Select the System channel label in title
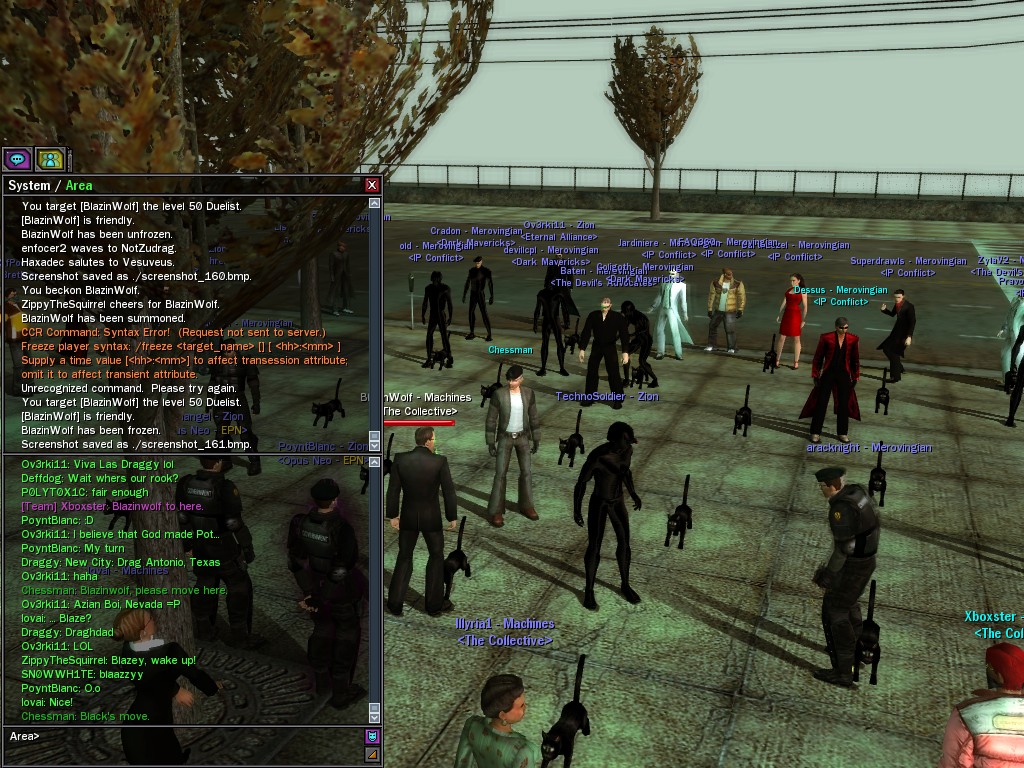 click(28, 185)
